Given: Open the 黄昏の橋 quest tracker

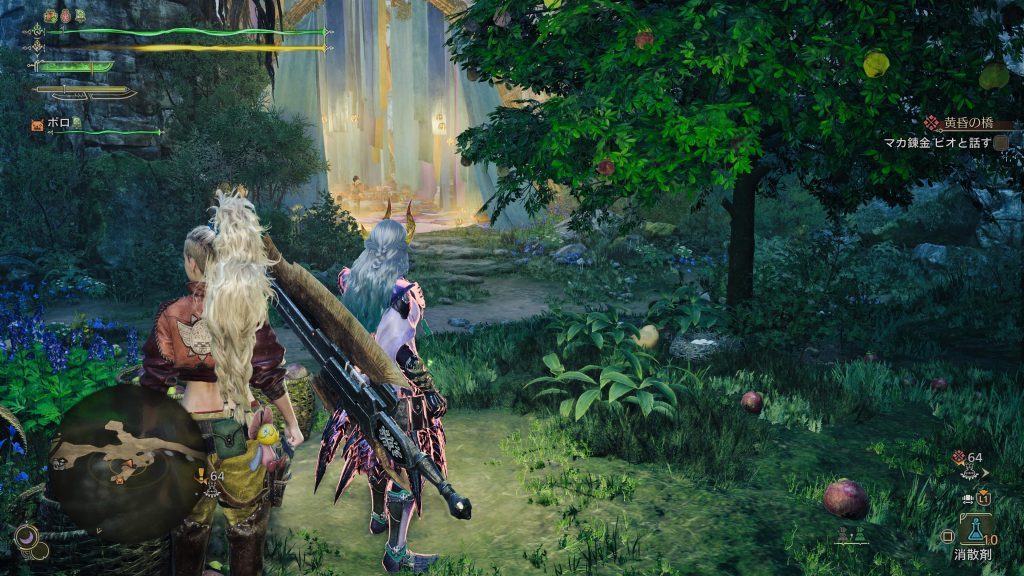Looking at the screenshot, I should click(966, 123).
